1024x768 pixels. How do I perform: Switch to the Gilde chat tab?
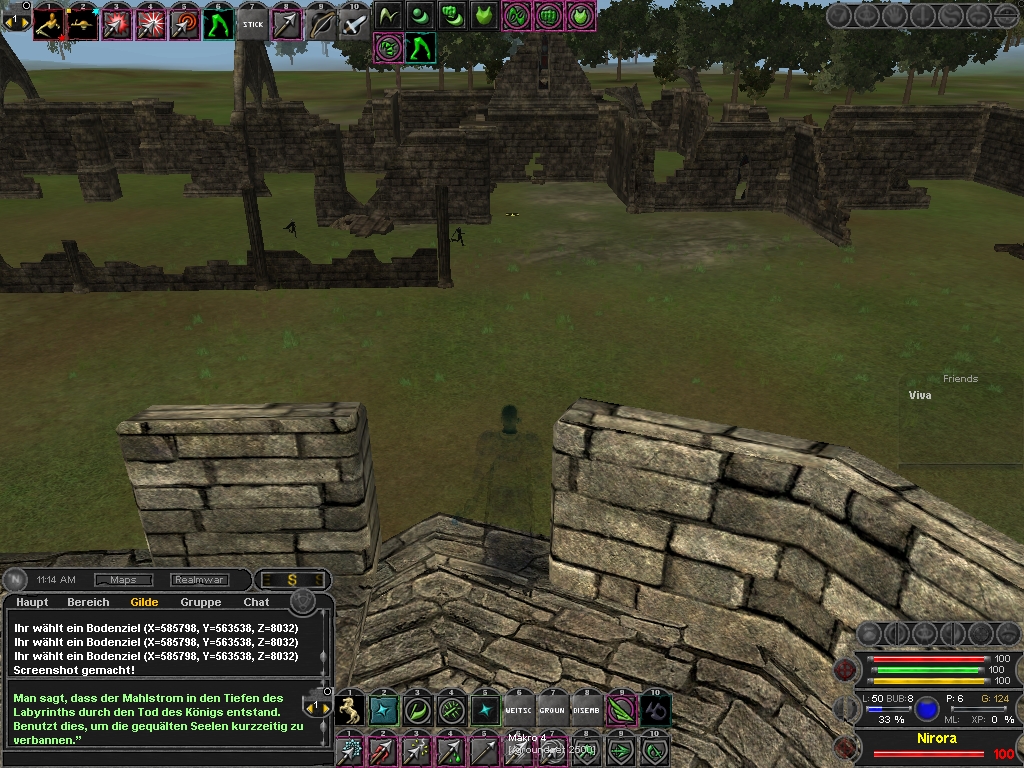(144, 602)
